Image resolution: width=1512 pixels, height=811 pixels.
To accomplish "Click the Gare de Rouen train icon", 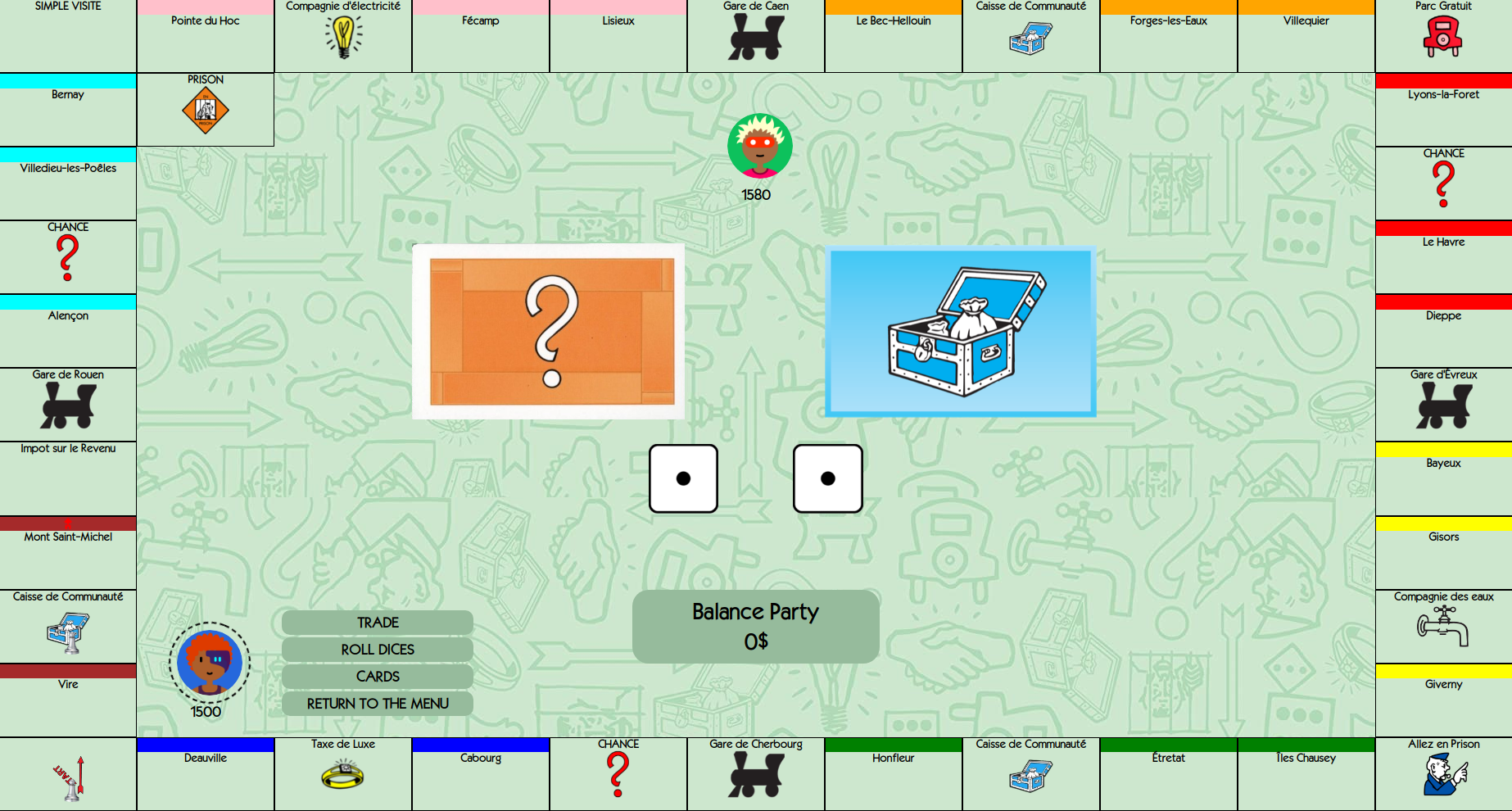I will coord(69,407).
